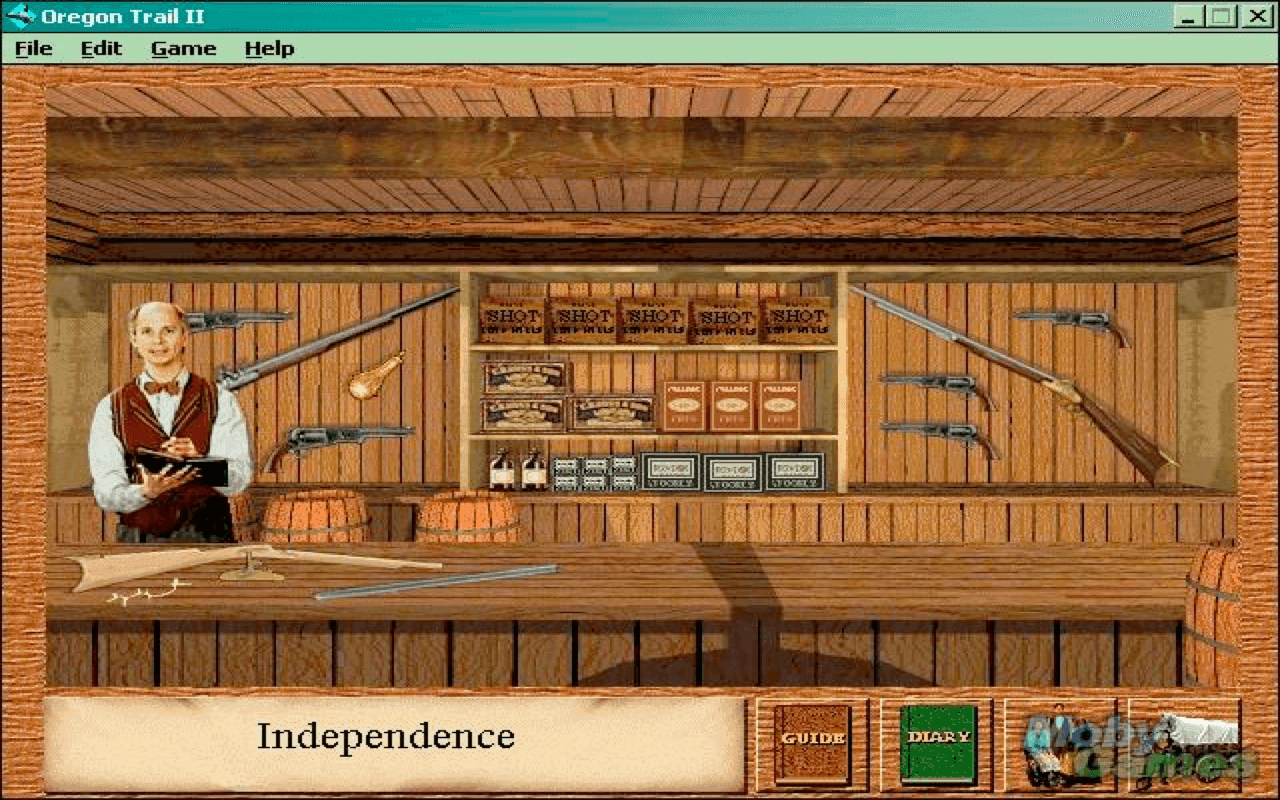Open the File menu
This screenshot has width=1280, height=800.
[35, 47]
